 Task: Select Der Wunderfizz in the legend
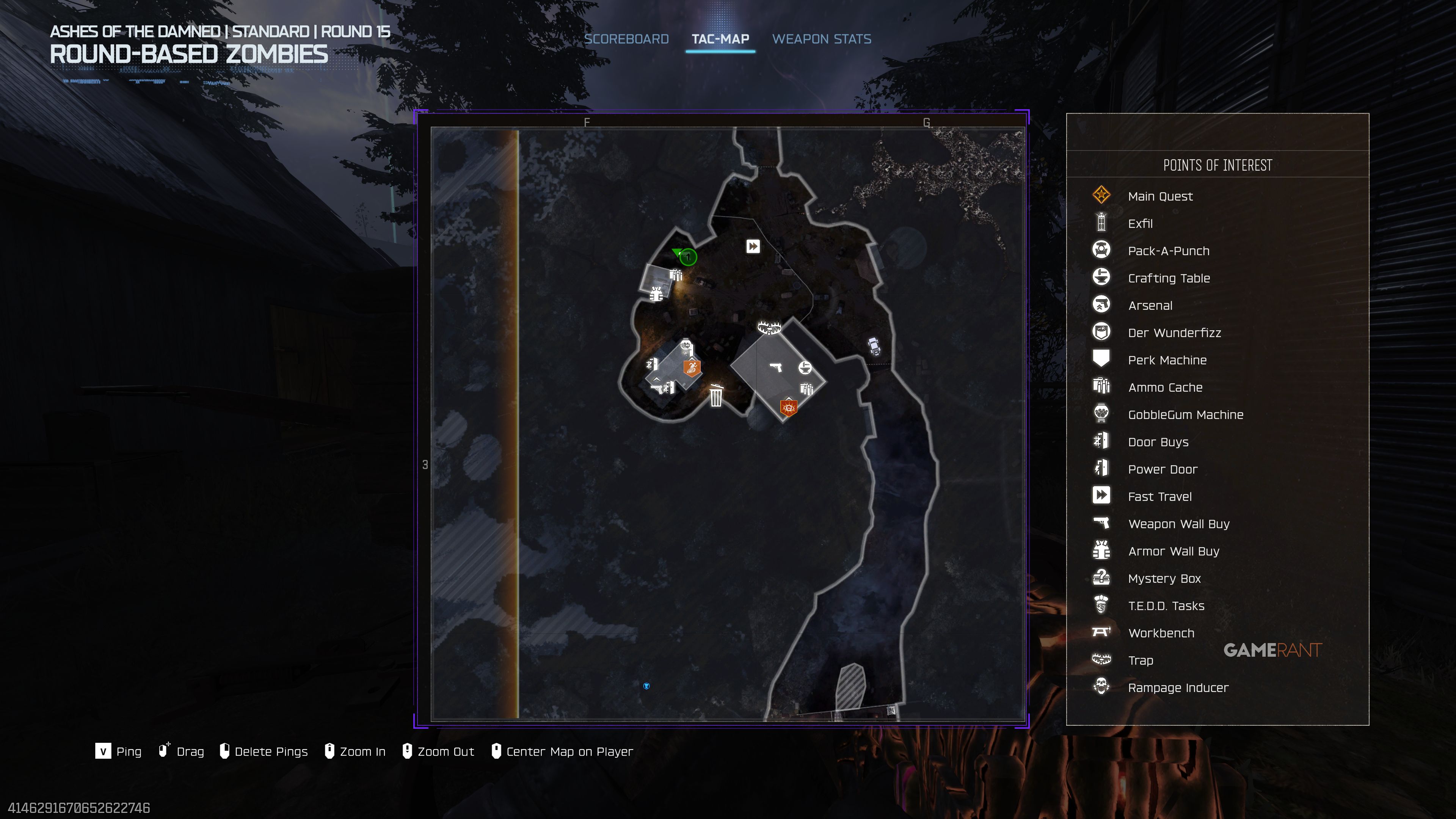tap(1174, 333)
